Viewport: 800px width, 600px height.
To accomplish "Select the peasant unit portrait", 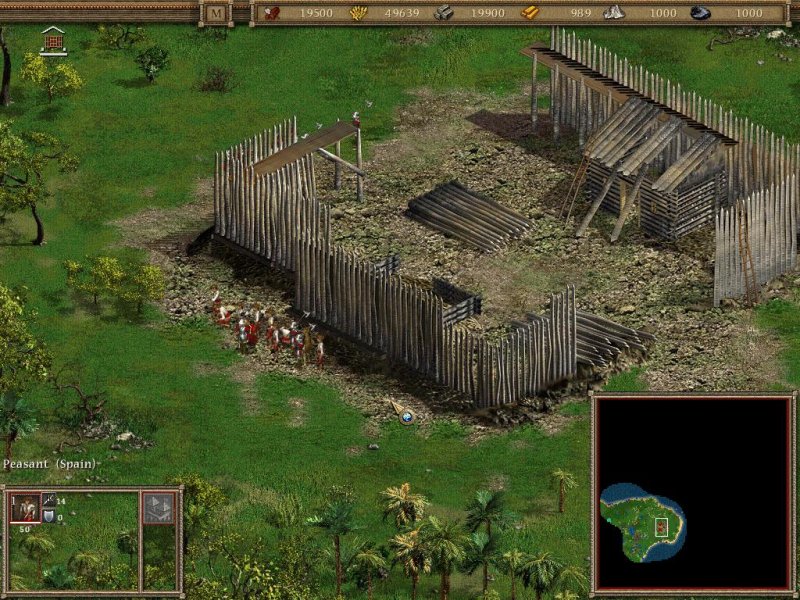I will pos(24,507).
